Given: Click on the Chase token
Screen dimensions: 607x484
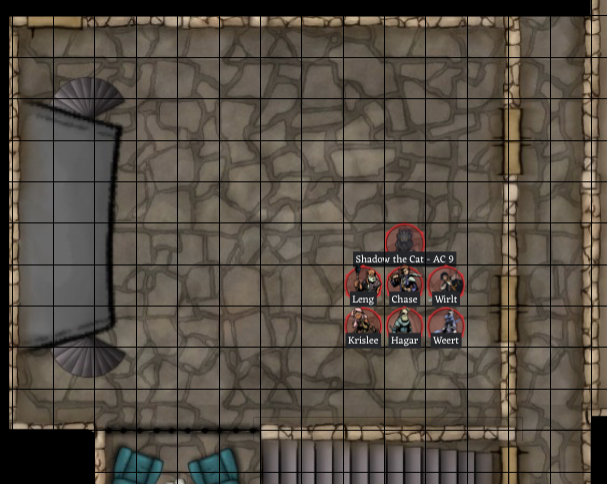Looking at the screenshot, I should pyautogui.click(x=404, y=282).
